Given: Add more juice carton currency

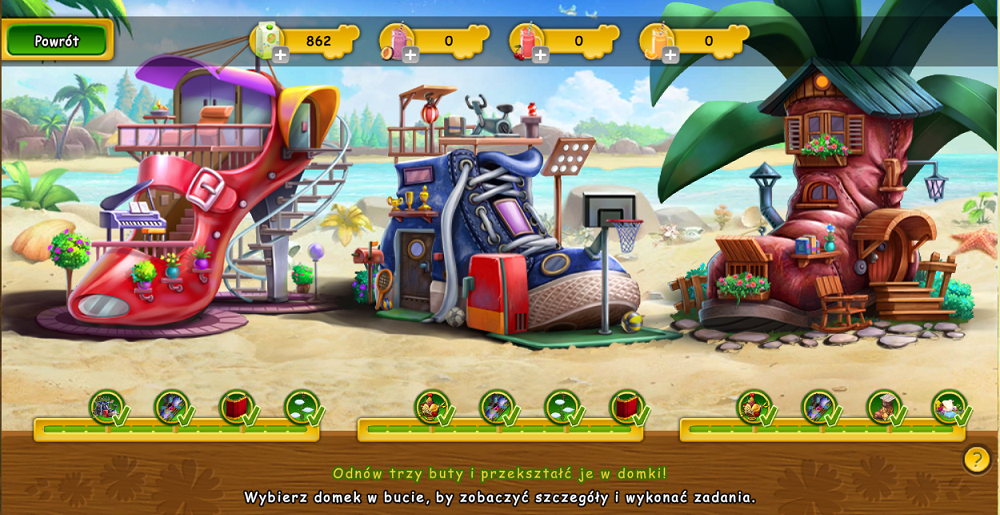Looking at the screenshot, I should pos(281,54).
